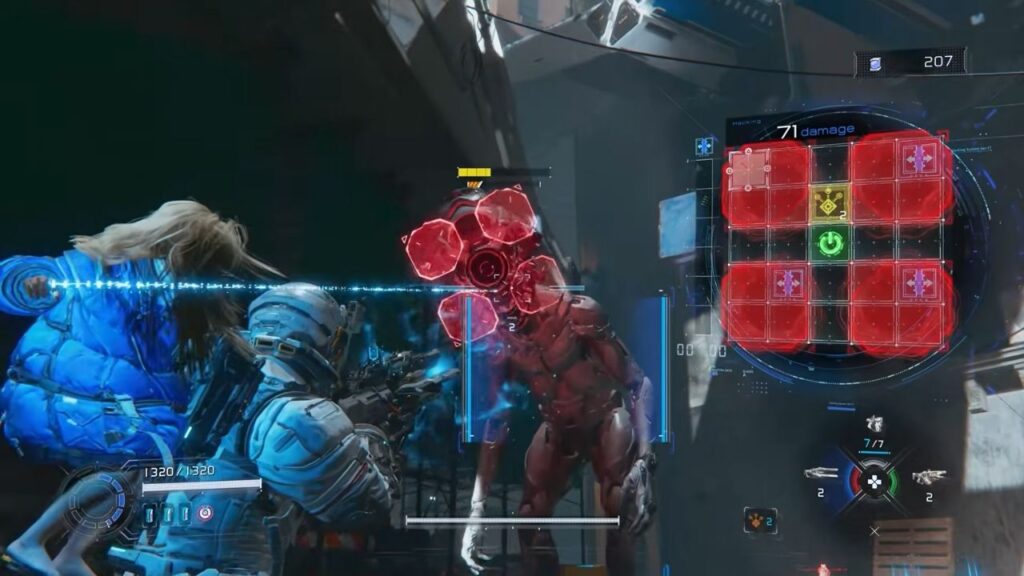Click the red target icon under the health bar
Image resolution: width=1024 pixels, height=576 pixels.
pos(205,513)
